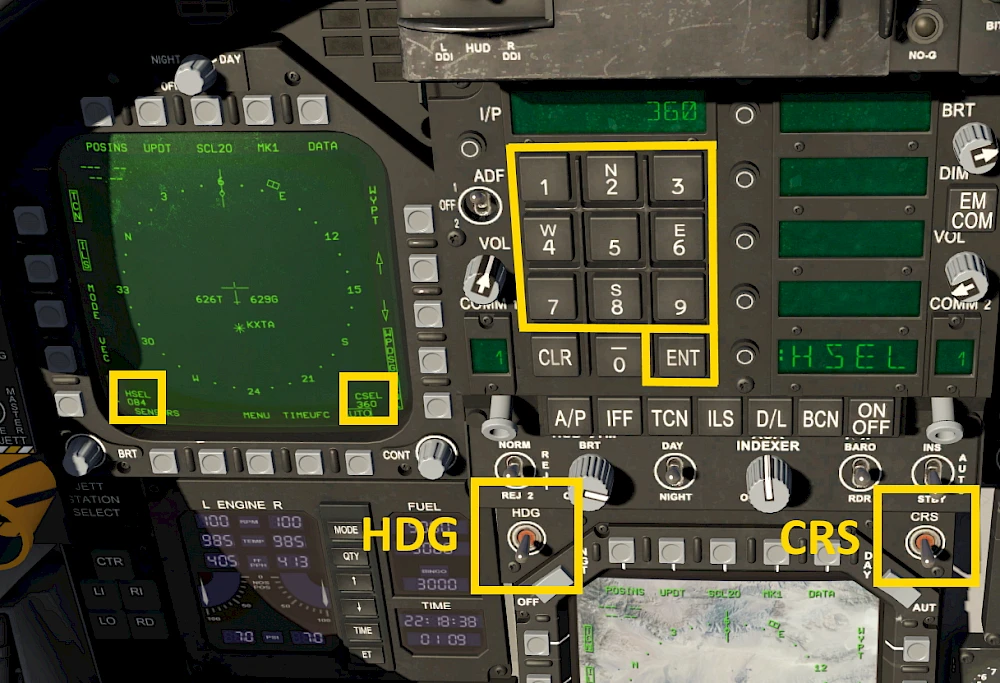Activate the A/P autopilot button
Screen dimensions: 1000x683
[x=571, y=420]
